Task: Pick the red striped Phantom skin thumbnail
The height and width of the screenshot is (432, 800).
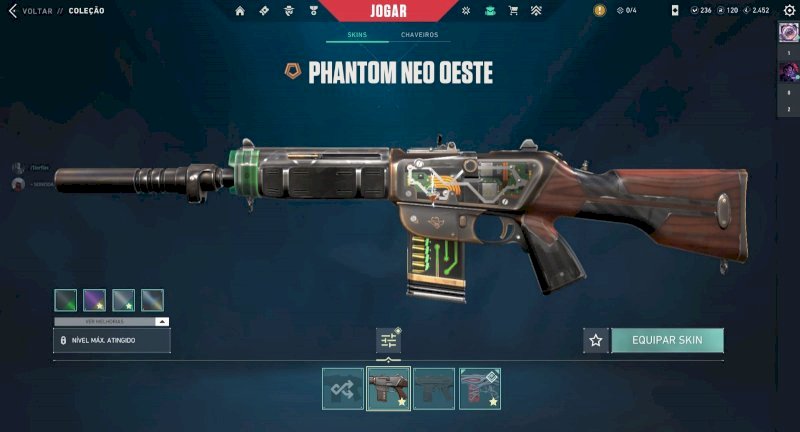Action: pyautogui.click(x=480, y=389)
